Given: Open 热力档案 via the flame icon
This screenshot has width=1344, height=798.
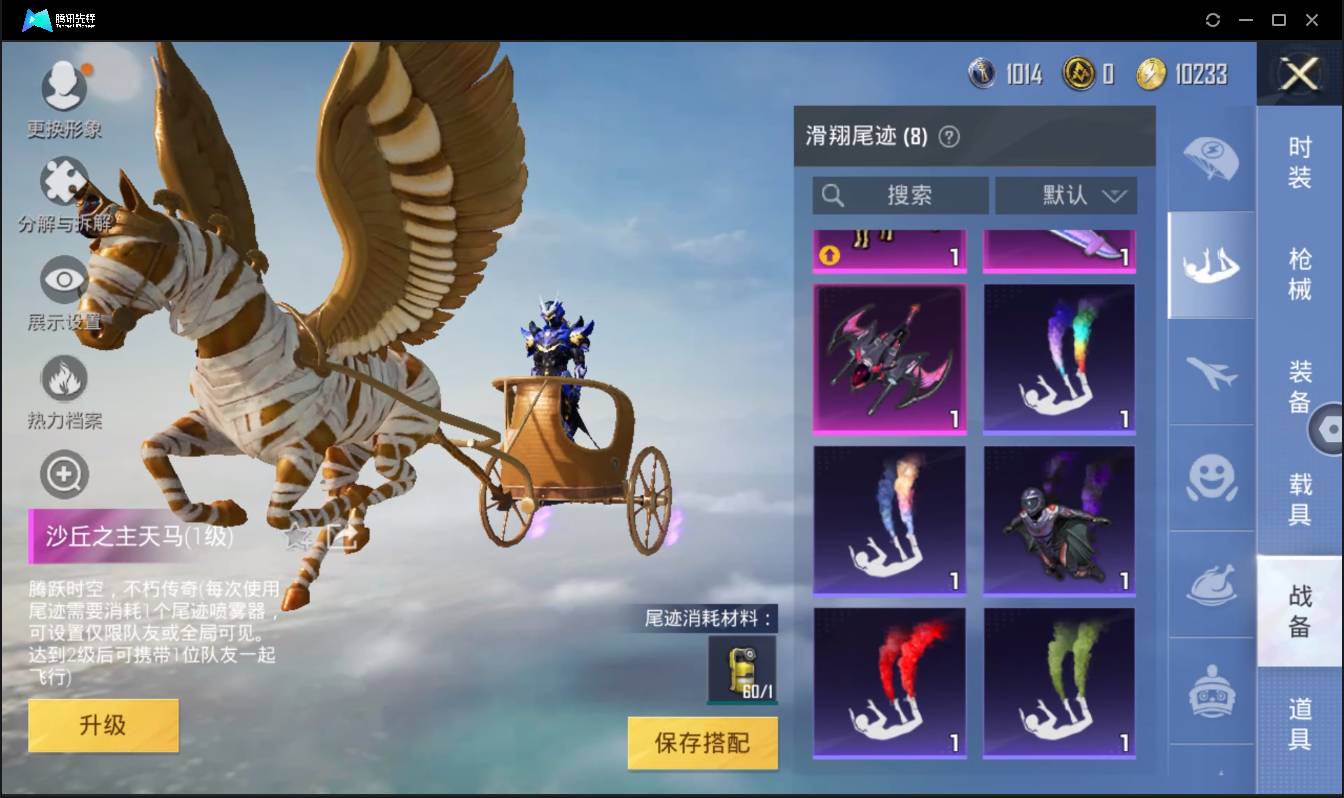Looking at the screenshot, I should pos(63,375).
